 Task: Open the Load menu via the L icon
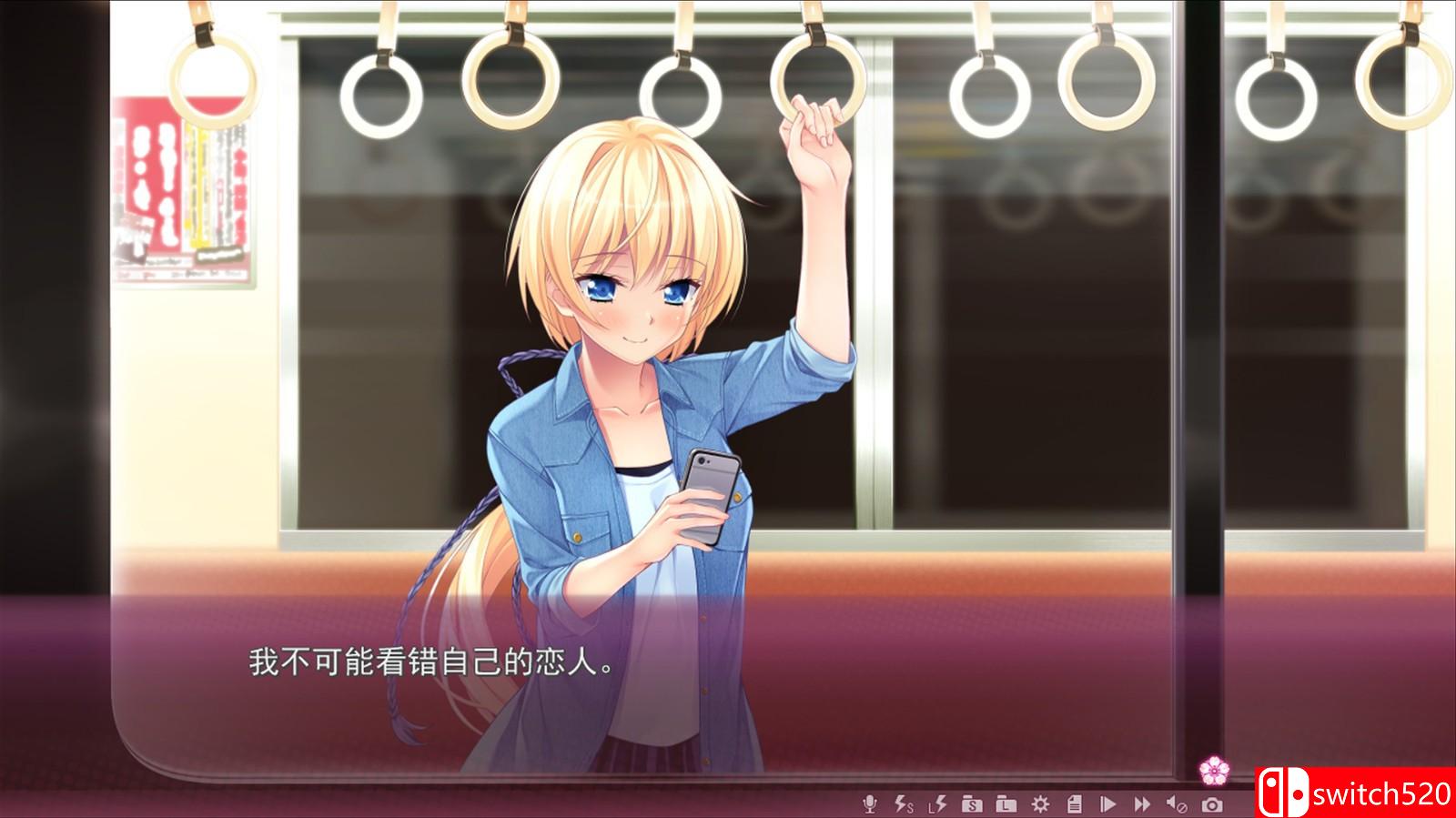(x=1006, y=804)
